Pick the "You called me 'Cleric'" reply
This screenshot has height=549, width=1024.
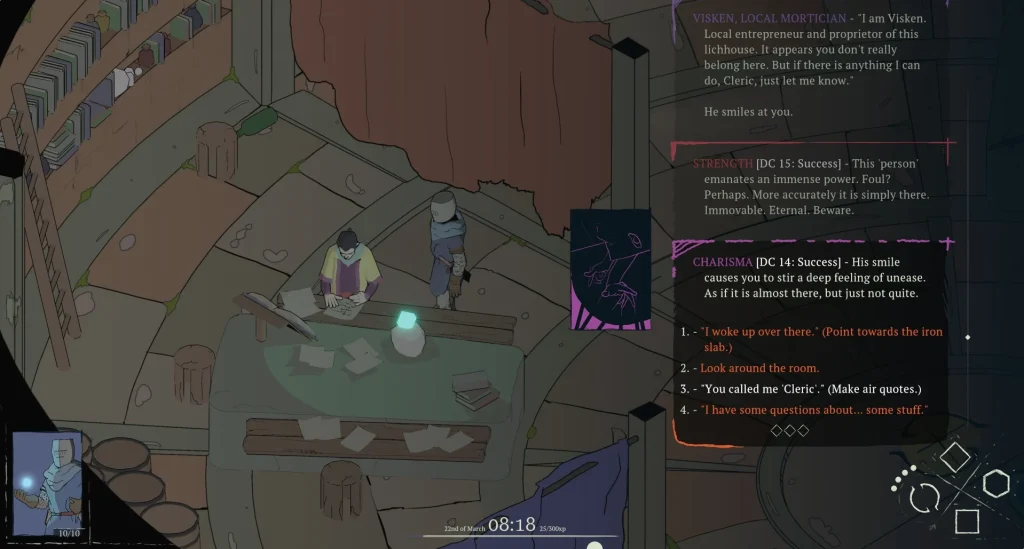click(810, 389)
